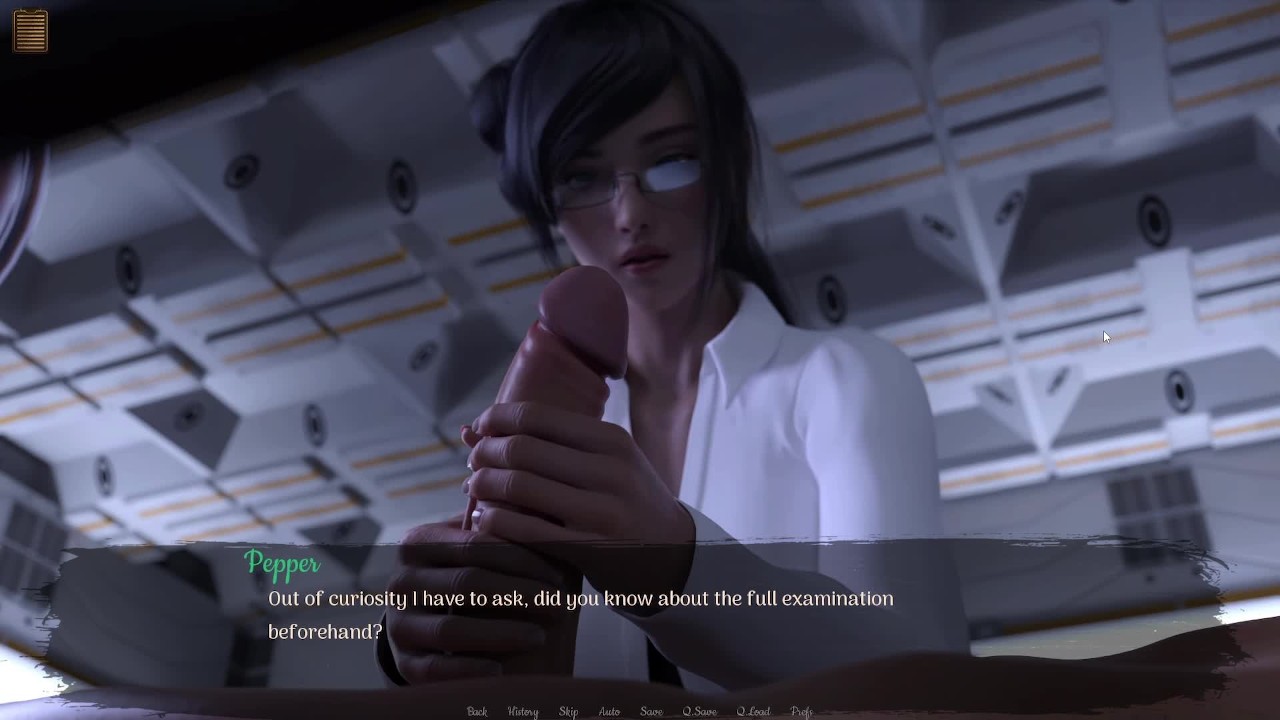This screenshot has width=1280, height=720.
Task: Select Q.Save from the quick menu bar
Action: 701,711
